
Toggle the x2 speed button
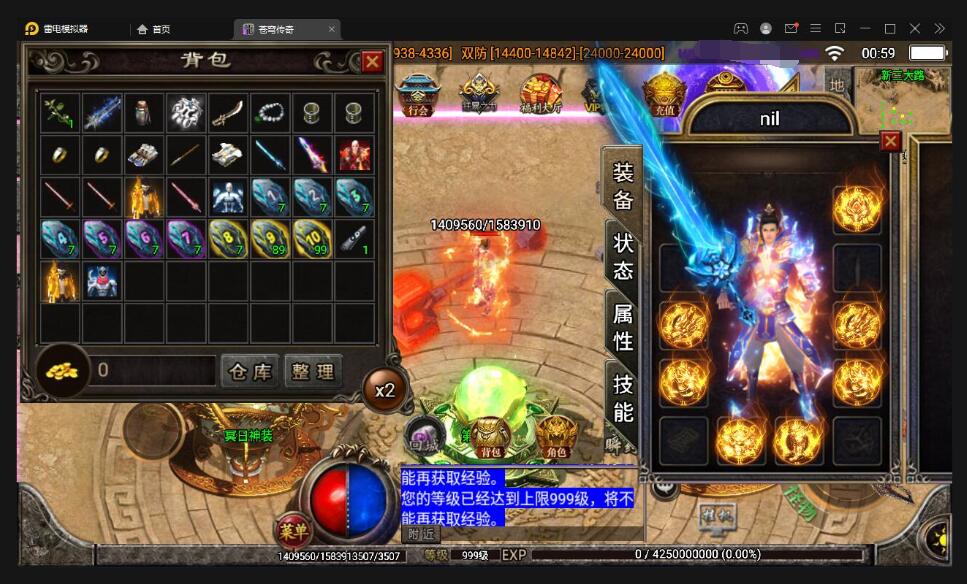click(385, 390)
